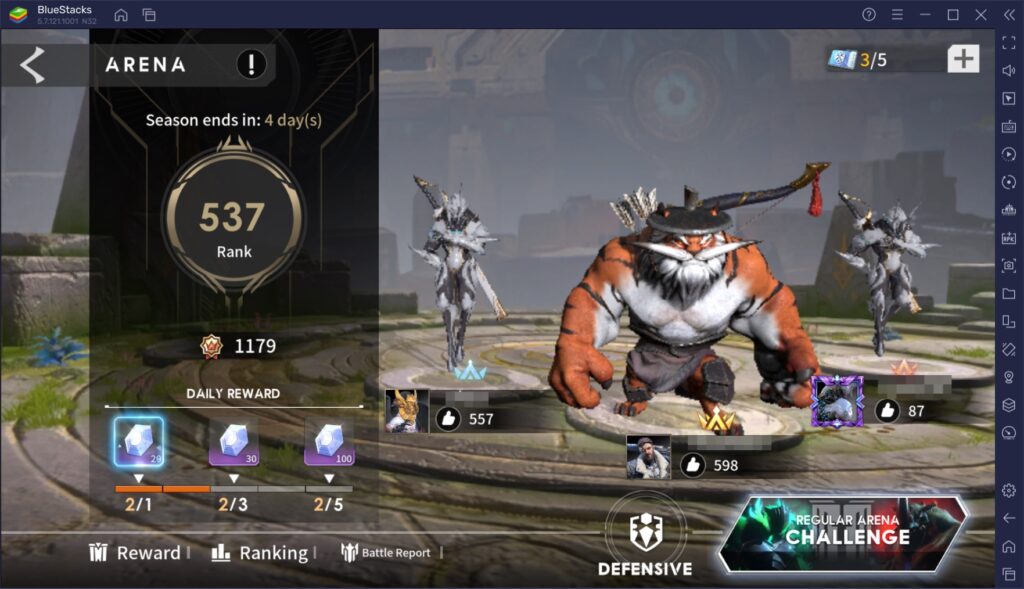
Task: Open the Battle Report
Action: coord(386,553)
